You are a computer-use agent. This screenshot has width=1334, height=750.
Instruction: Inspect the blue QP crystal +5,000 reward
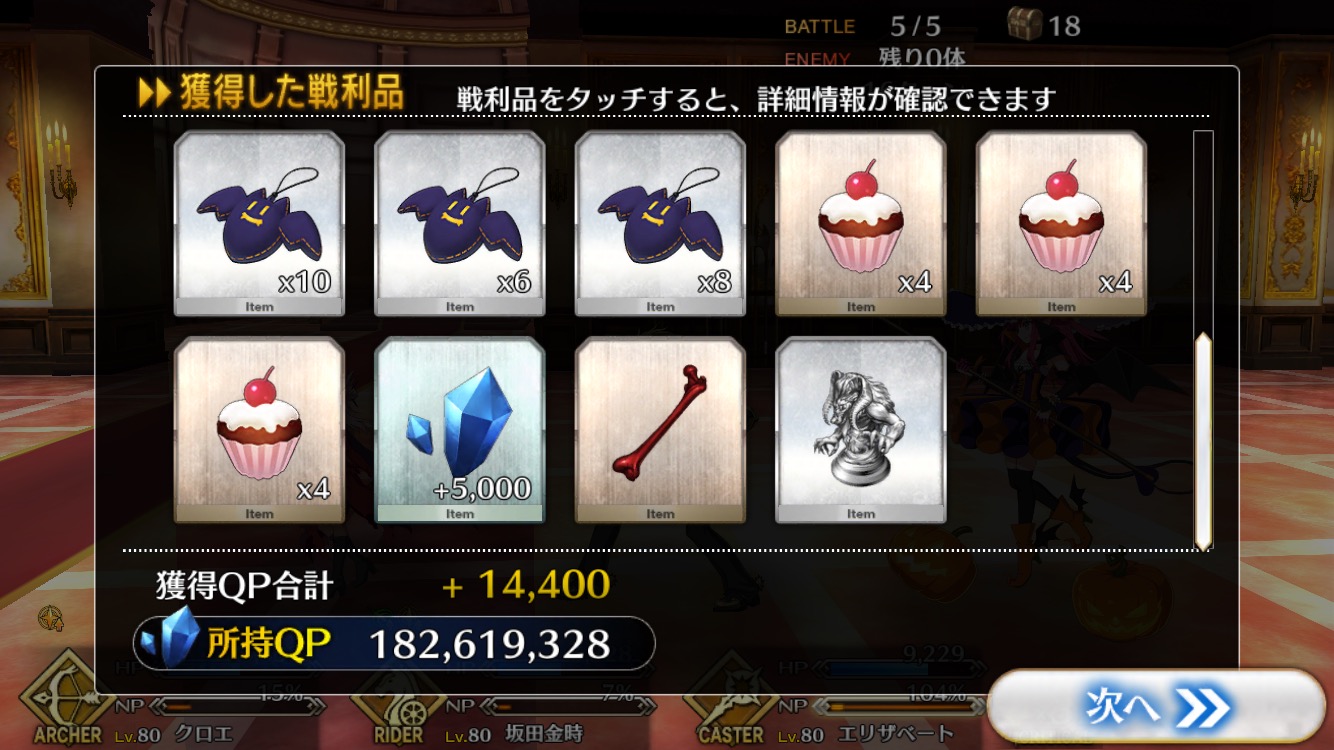[x=460, y=429]
